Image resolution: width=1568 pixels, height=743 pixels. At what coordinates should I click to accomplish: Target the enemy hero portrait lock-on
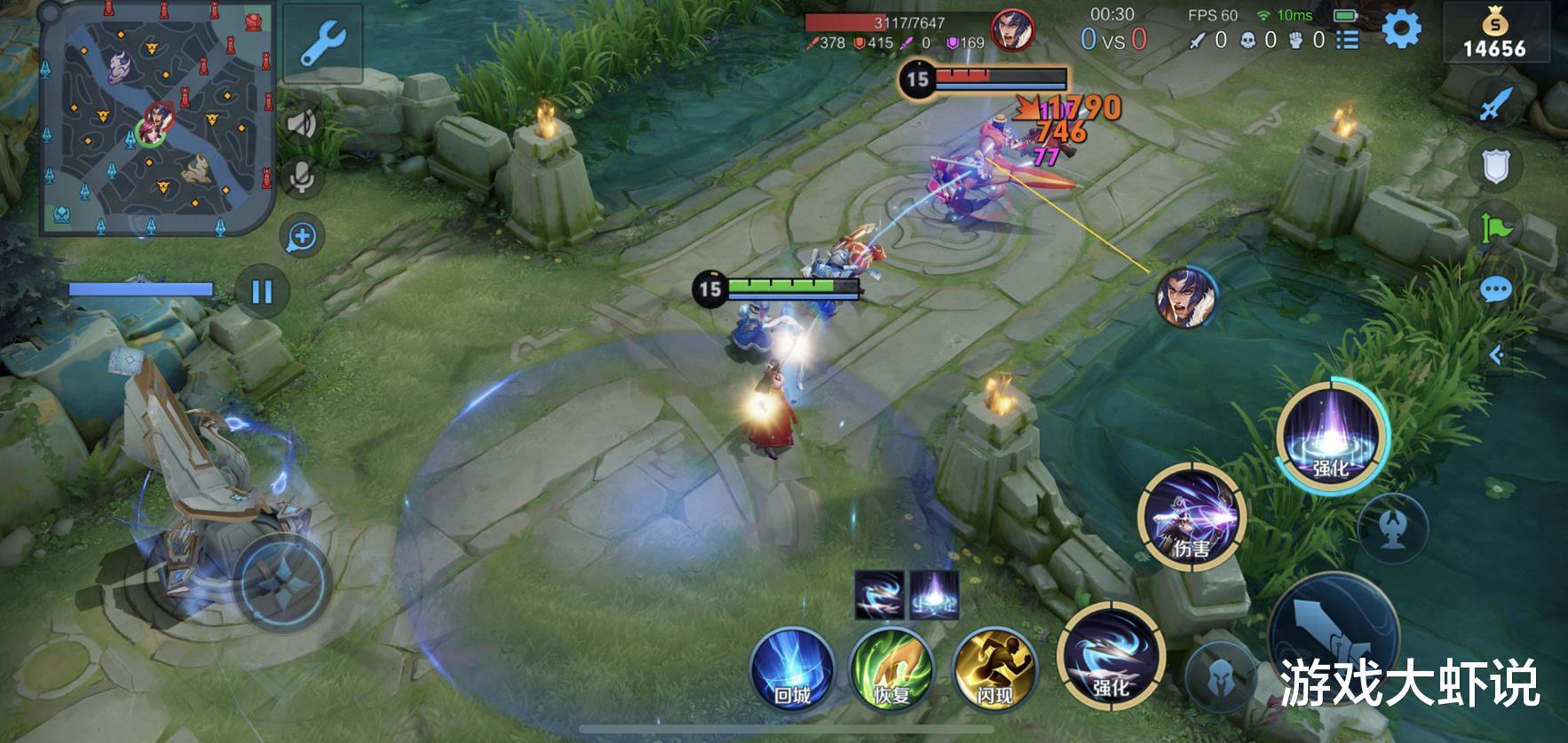pos(1184,297)
